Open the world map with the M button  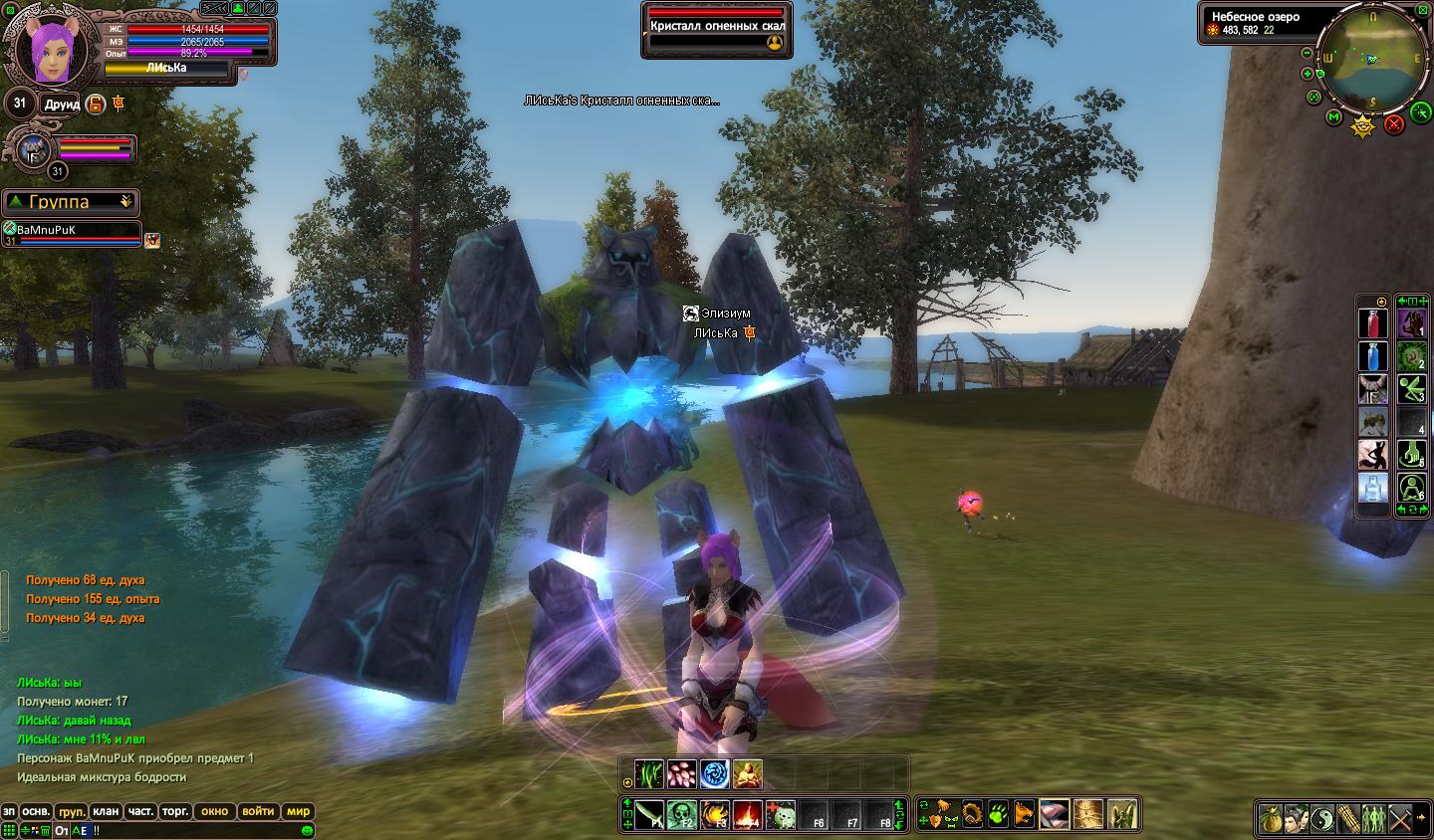click(1334, 117)
